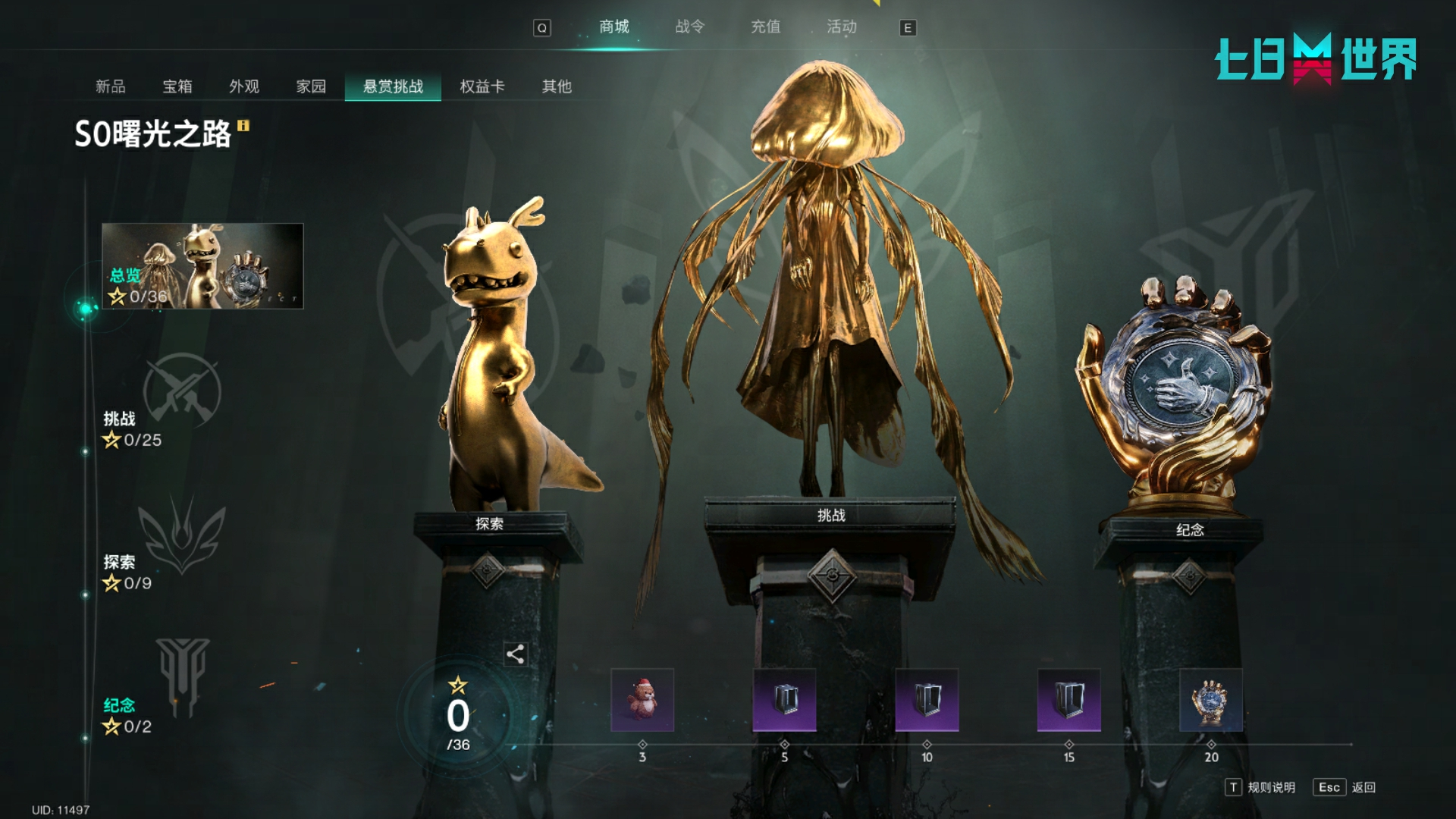Select the teddy bear reward at 3 stars
The image size is (1456, 819).
(642, 700)
